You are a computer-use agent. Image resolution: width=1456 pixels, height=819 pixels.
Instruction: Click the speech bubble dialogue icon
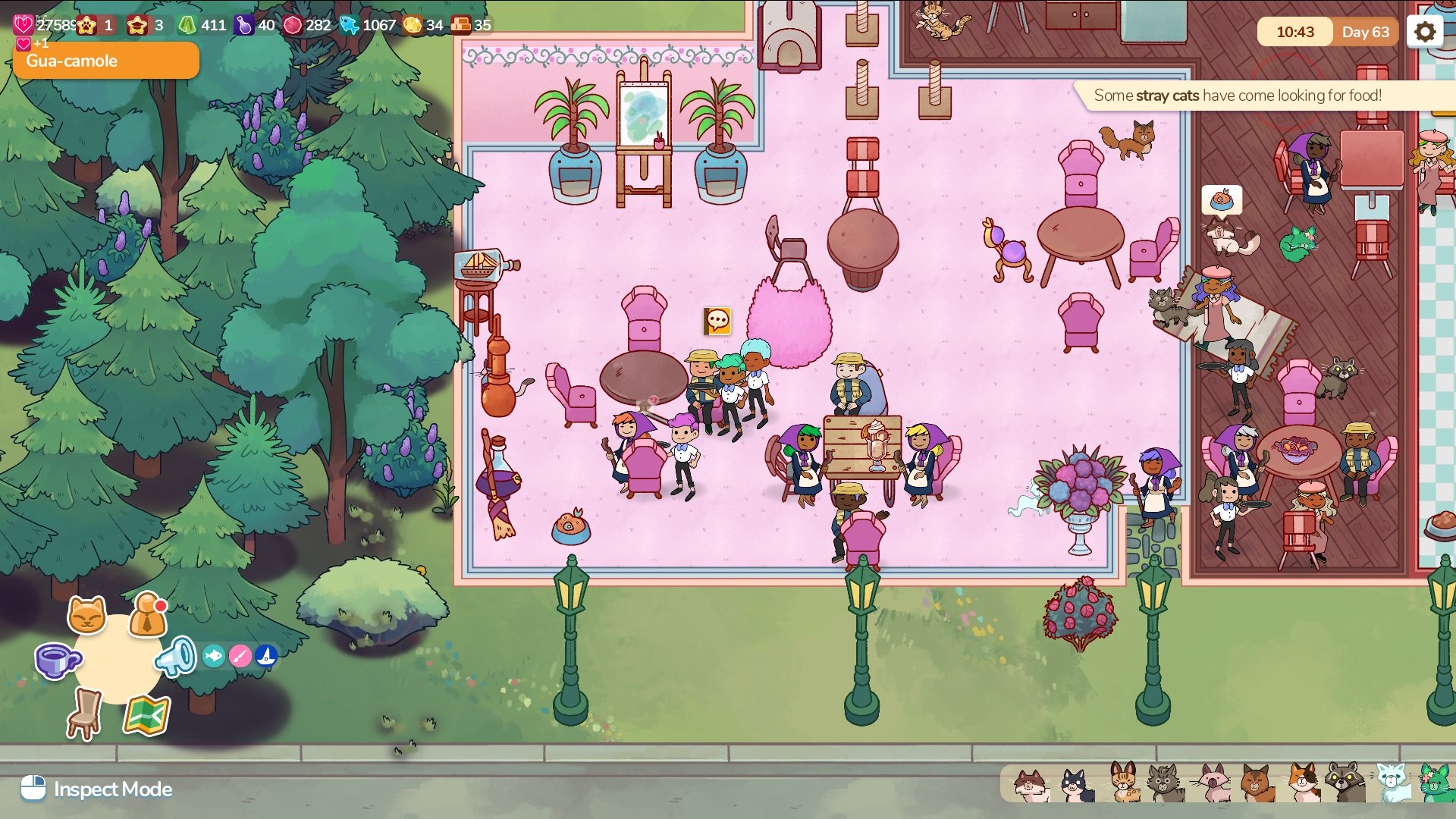(x=717, y=322)
